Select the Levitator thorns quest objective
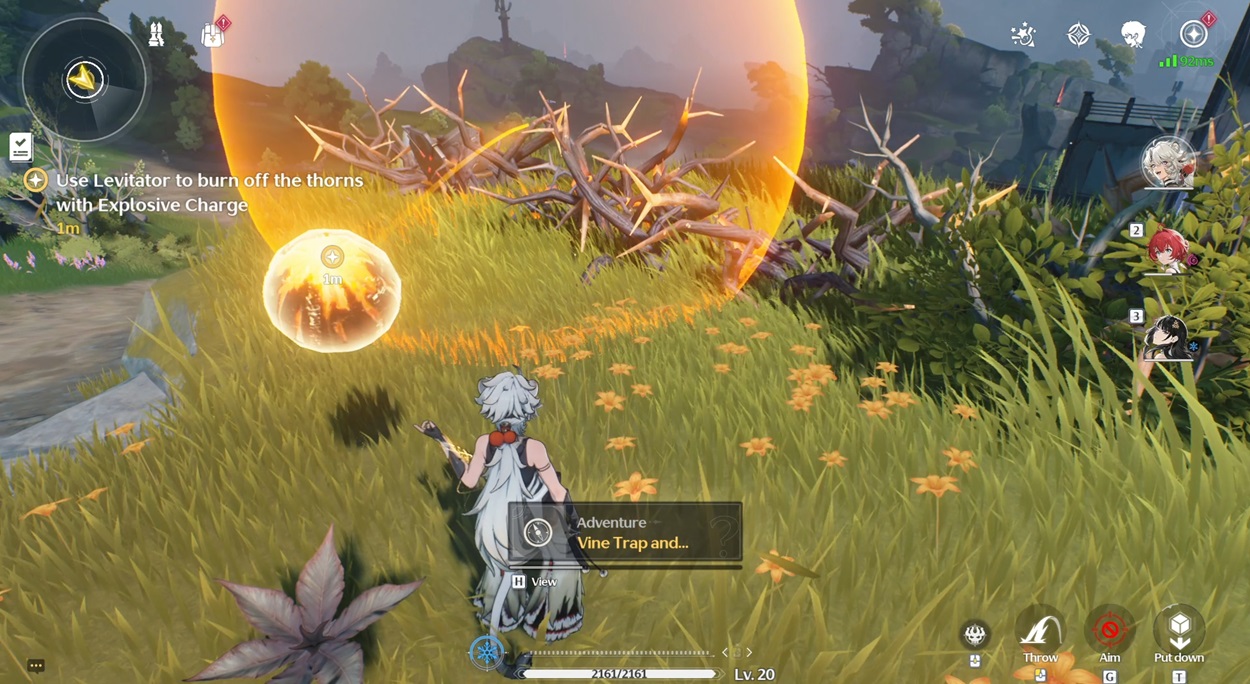Image resolution: width=1250 pixels, height=684 pixels. point(209,193)
